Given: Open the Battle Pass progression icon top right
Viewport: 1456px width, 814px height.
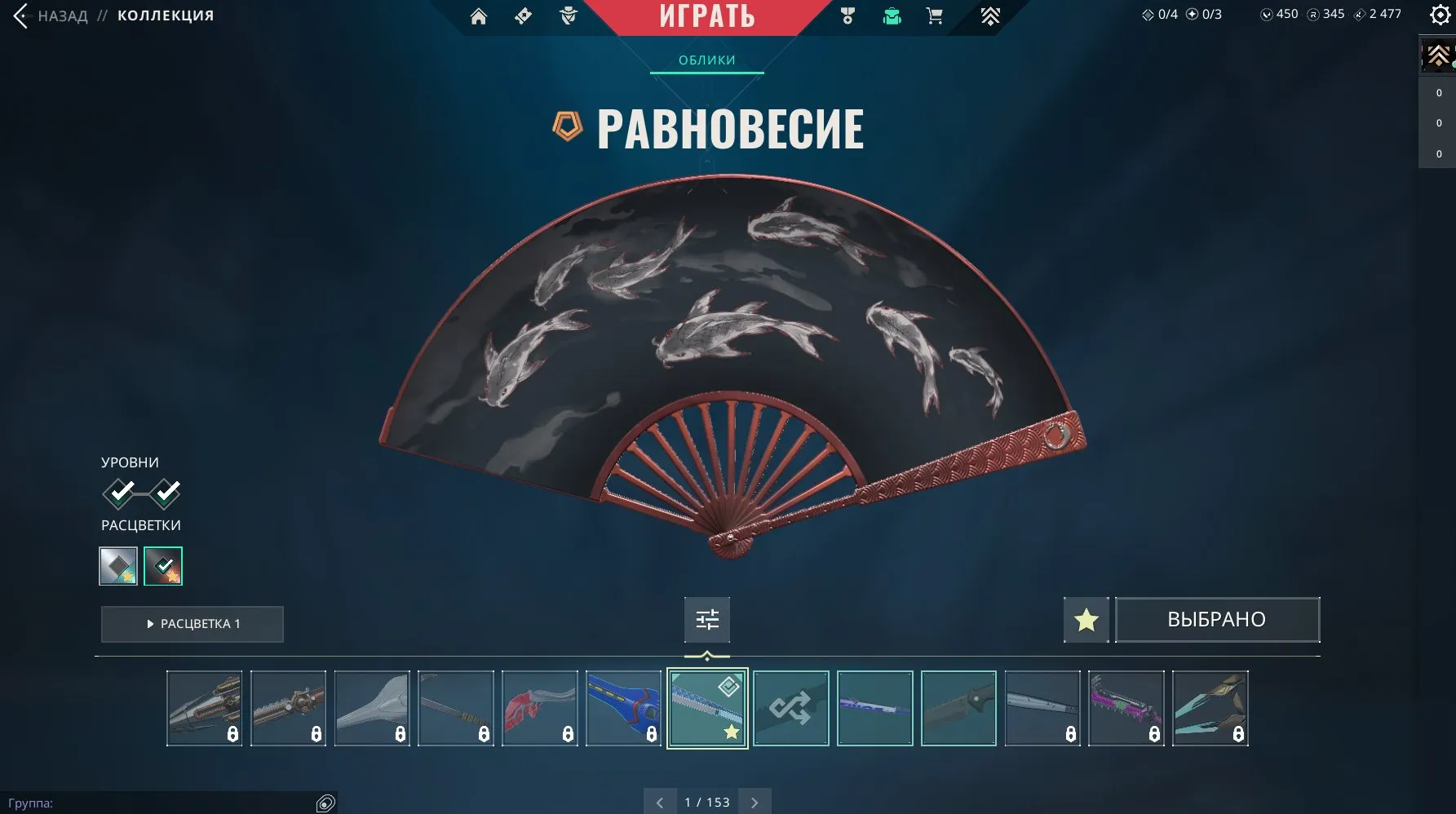Looking at the screenshot, I should [990, 15].
